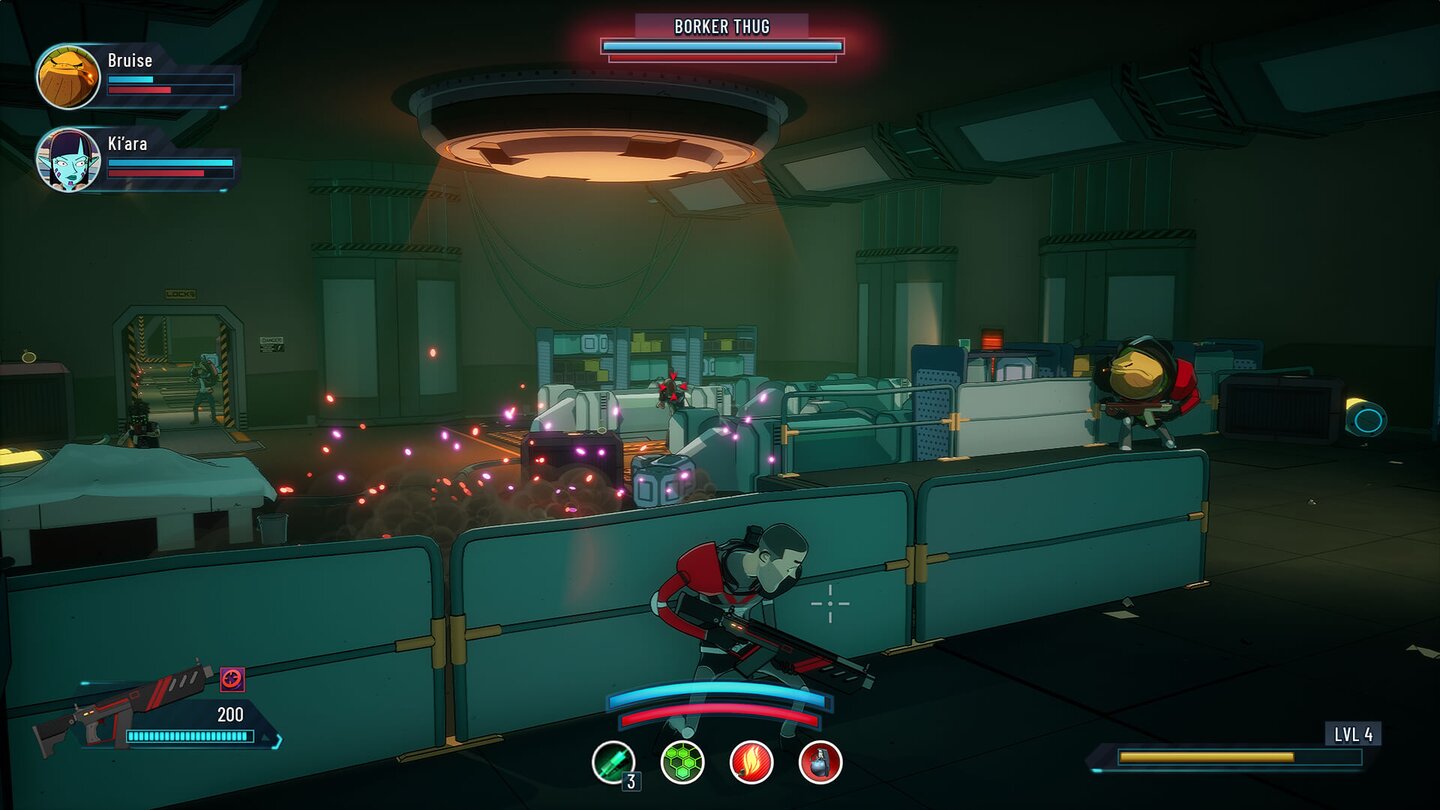This screenshot has width=1440, height=810.
Task: Activate the green hexagon shield ability
Action: 682,762
